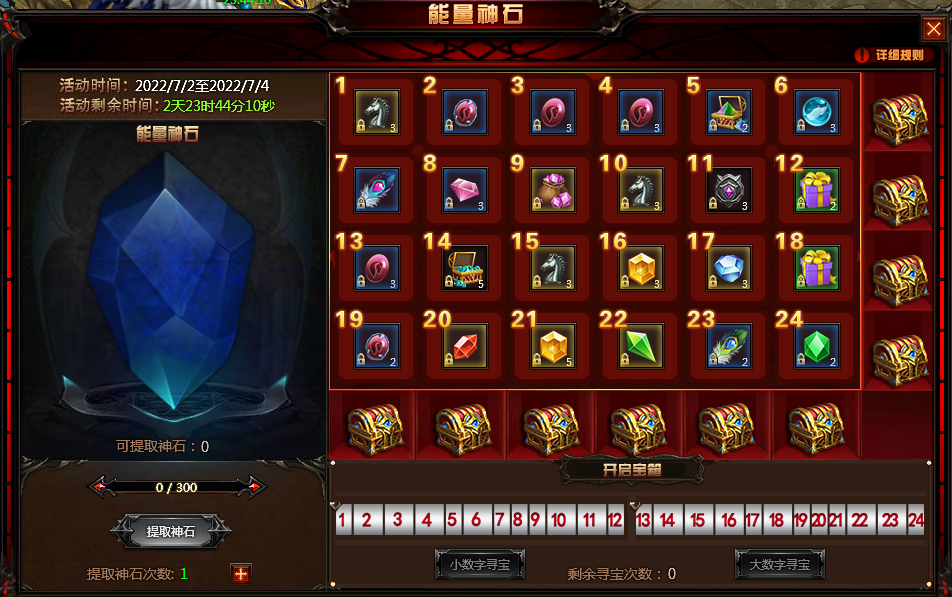952x597 pixels.
Task: Choose 小数字寻宝 treasure hunt
Action: 479,564
